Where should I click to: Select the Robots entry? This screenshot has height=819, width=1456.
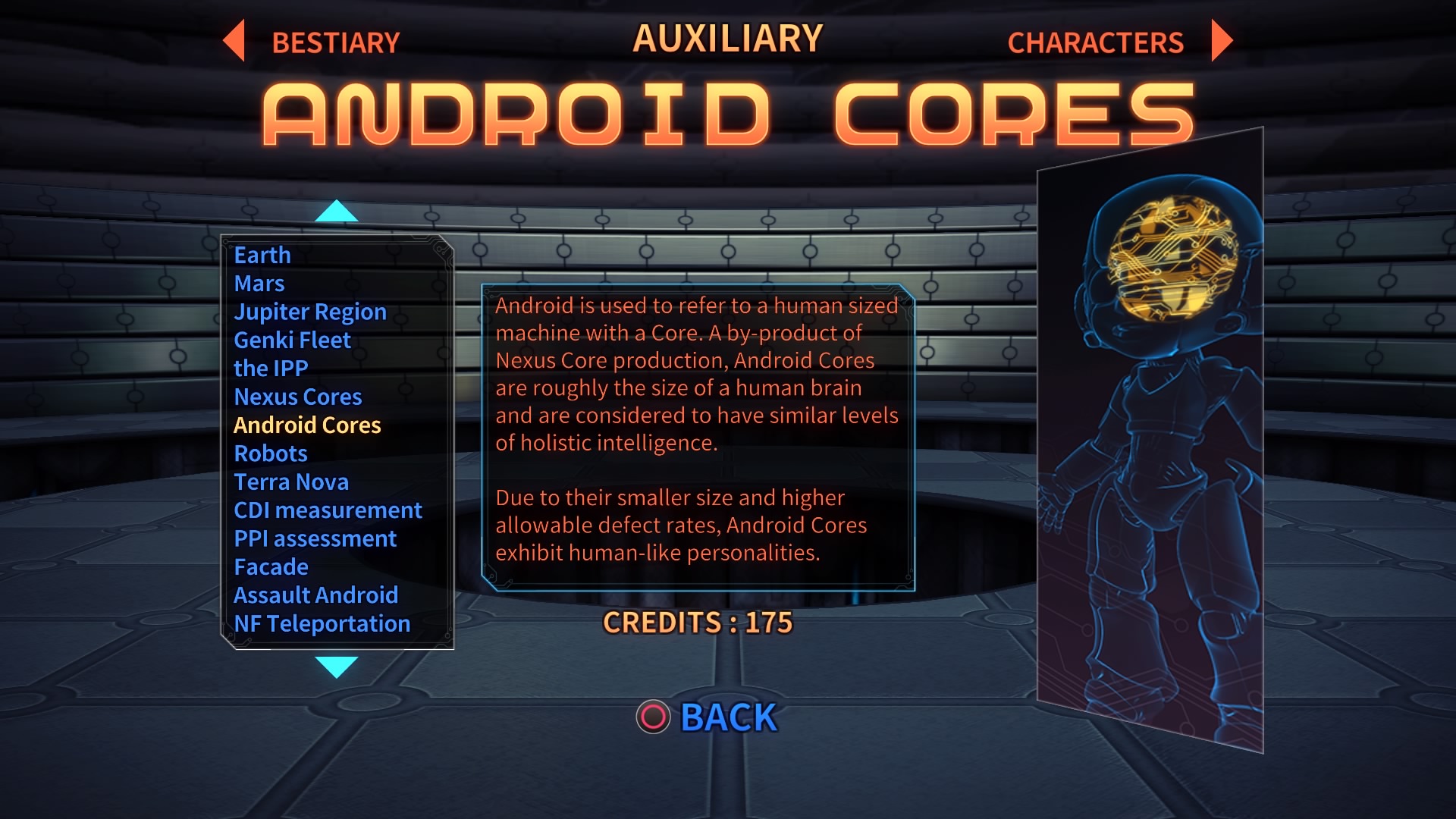point(271,453)
